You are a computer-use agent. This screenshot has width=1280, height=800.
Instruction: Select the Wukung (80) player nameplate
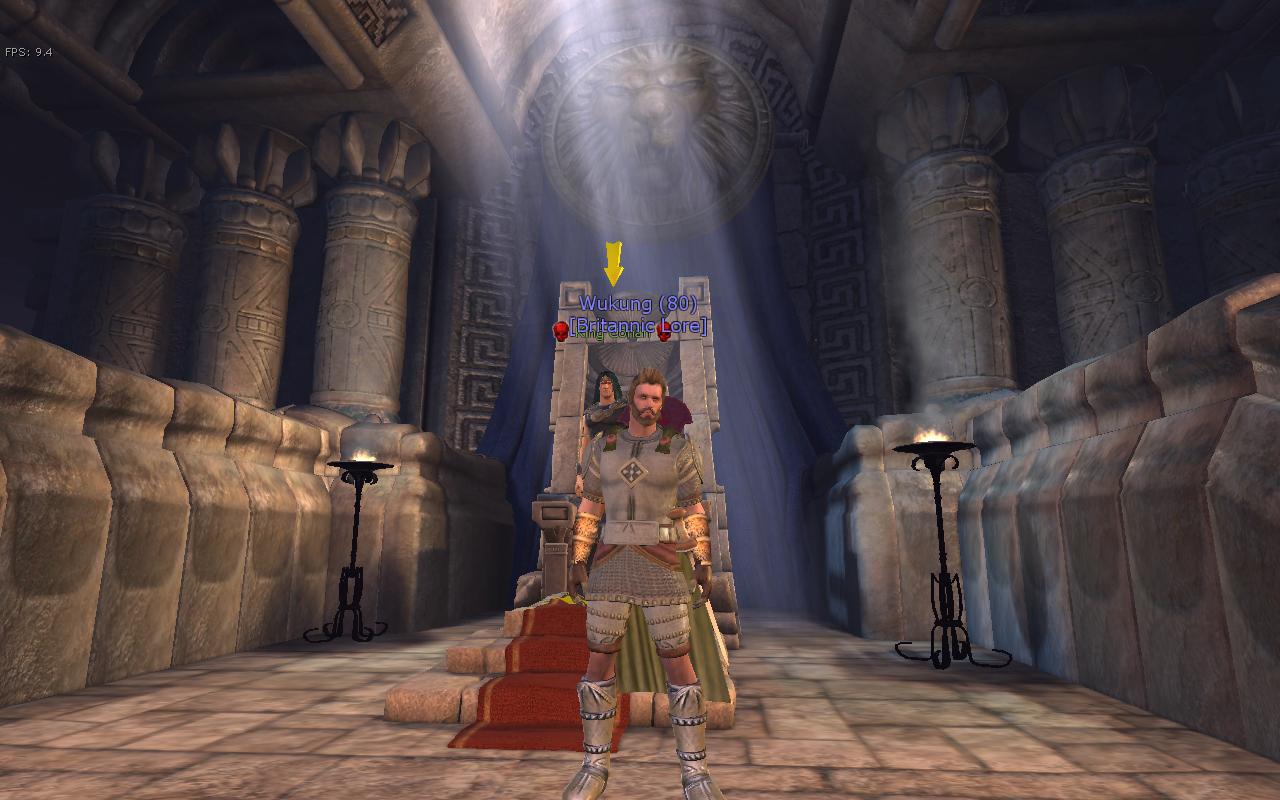click(x=637, y=304)
